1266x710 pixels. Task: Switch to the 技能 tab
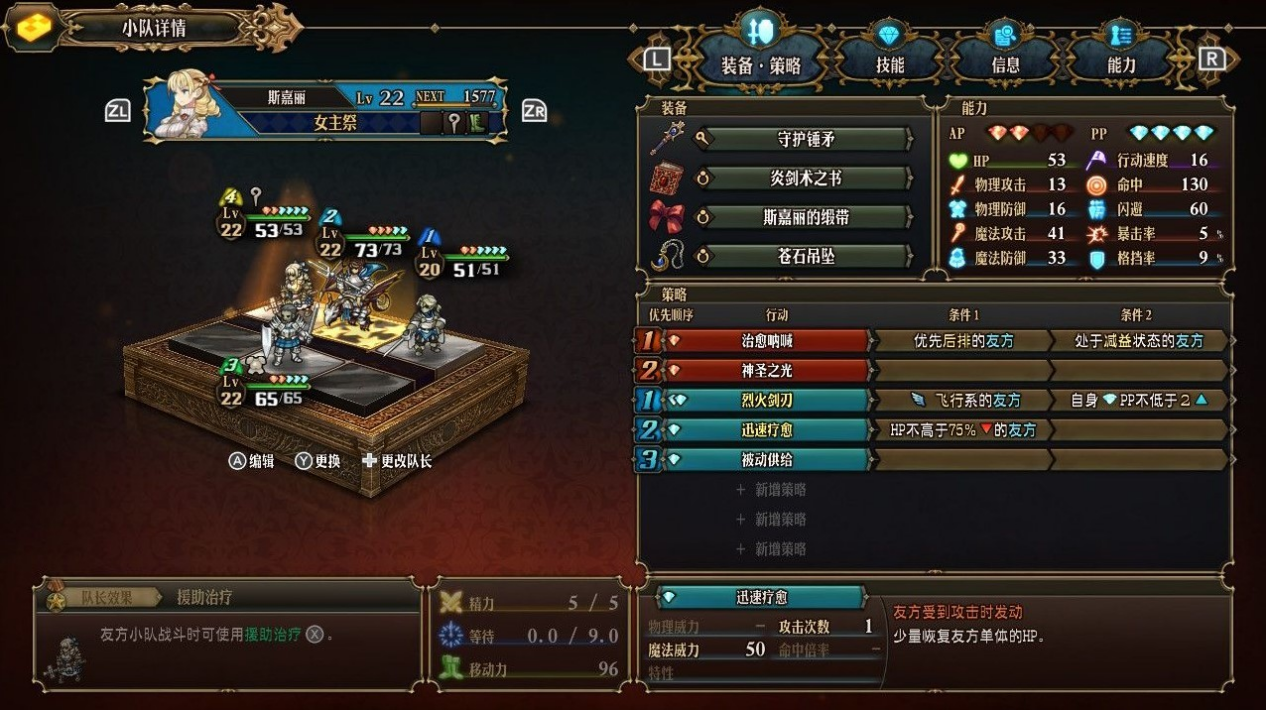click(889, 63)
